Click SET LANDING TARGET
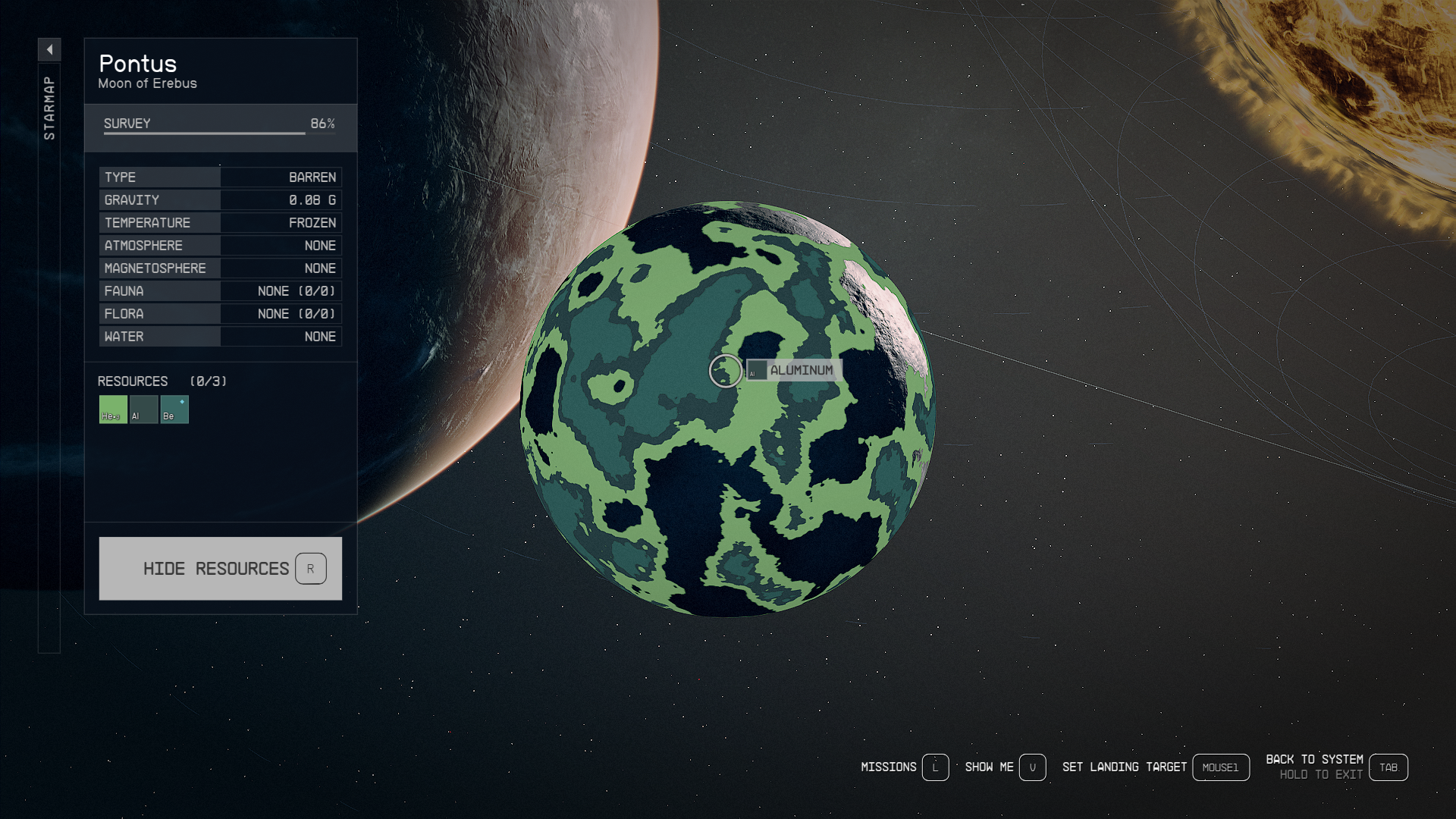 (1125, 767)
